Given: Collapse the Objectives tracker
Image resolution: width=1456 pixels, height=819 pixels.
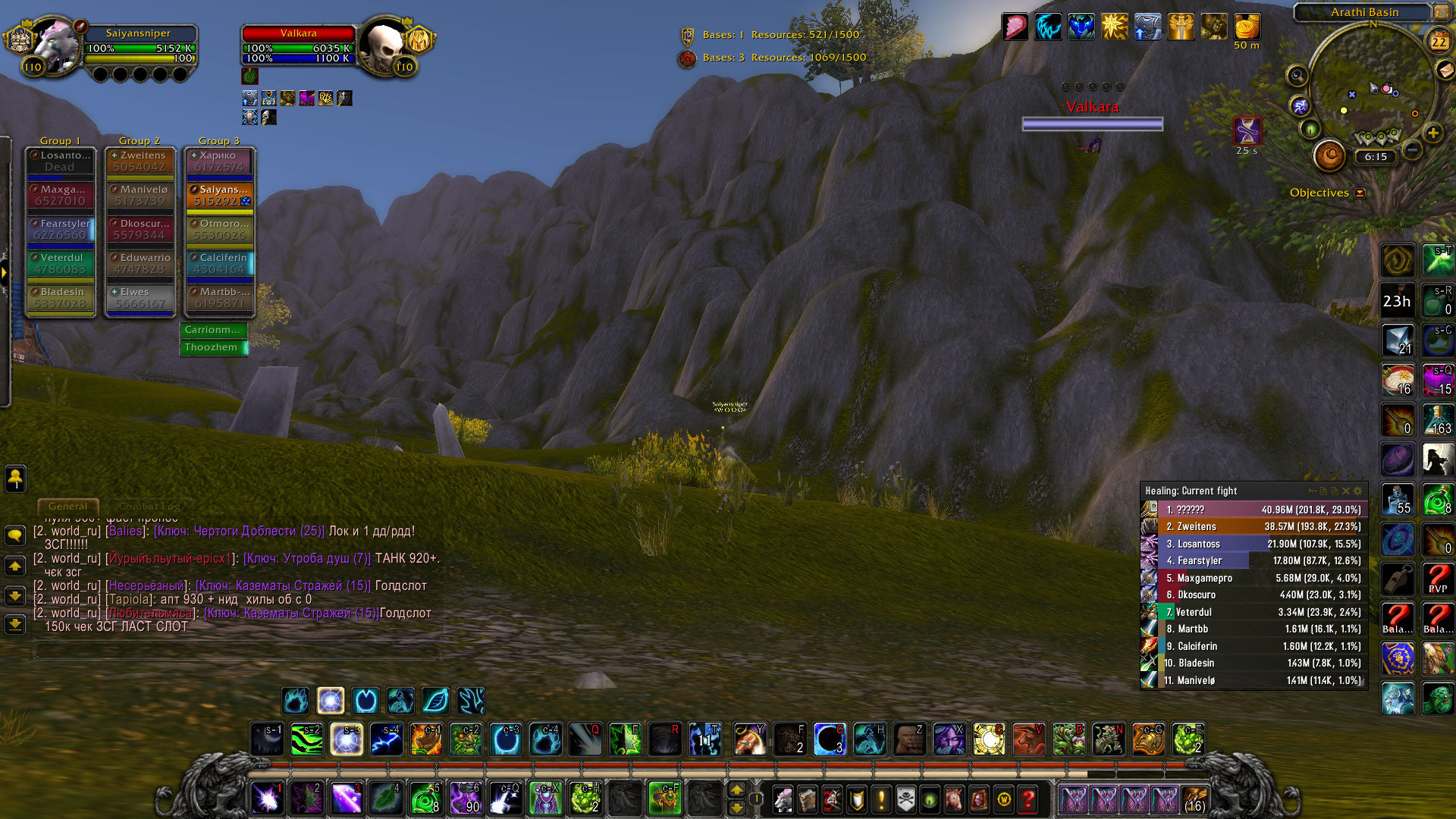Looking at the screenshot, I should [x=1360, y=193].
